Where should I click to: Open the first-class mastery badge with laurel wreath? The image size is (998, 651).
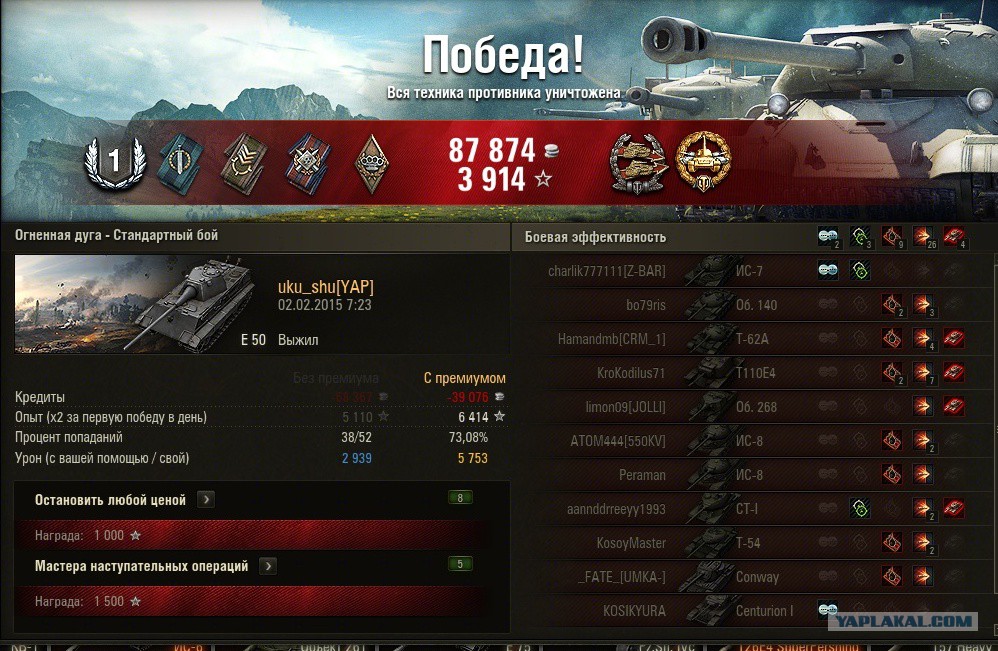(x=114, y=162)
